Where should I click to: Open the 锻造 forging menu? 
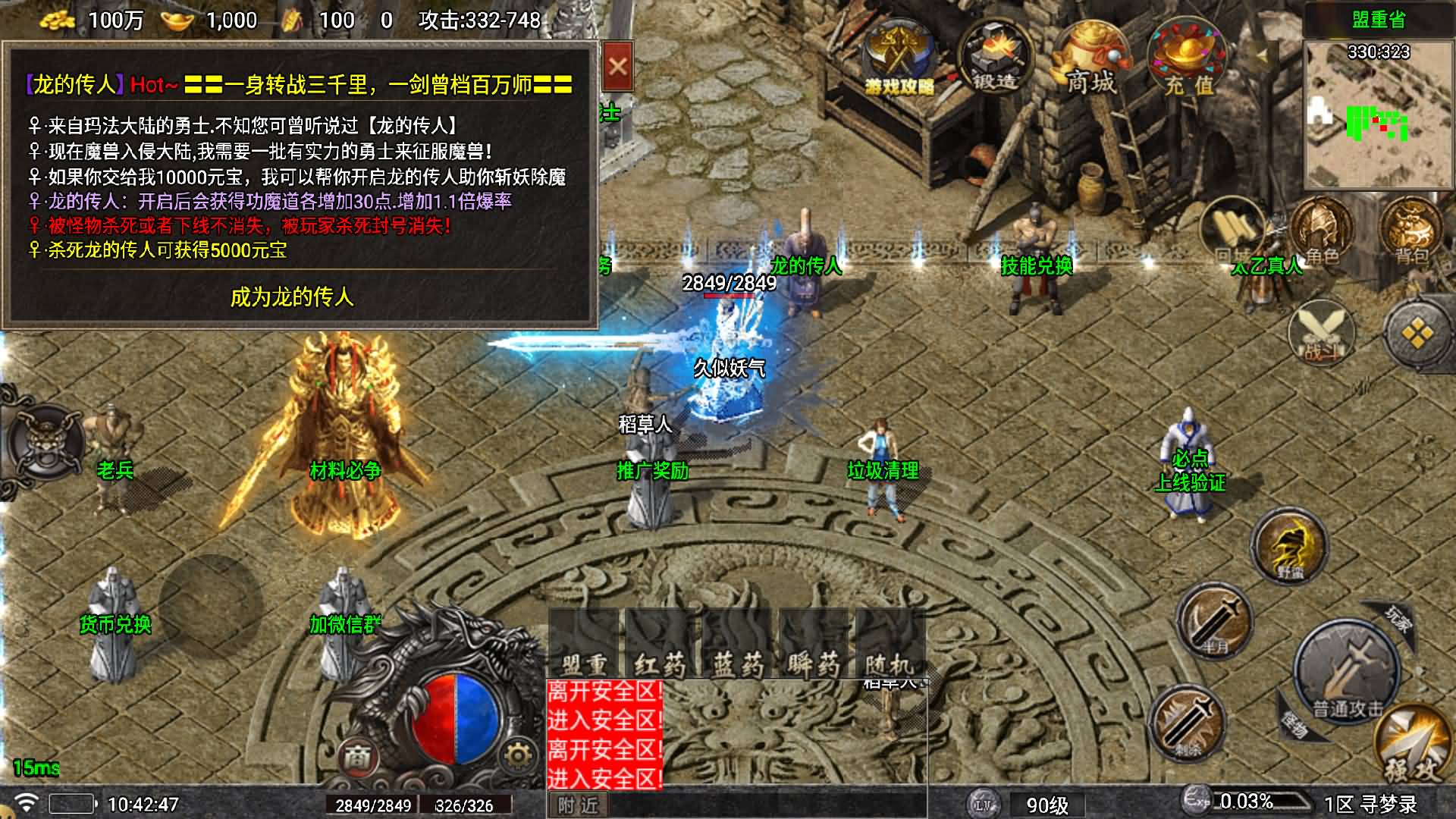click(x=994, y=59)
